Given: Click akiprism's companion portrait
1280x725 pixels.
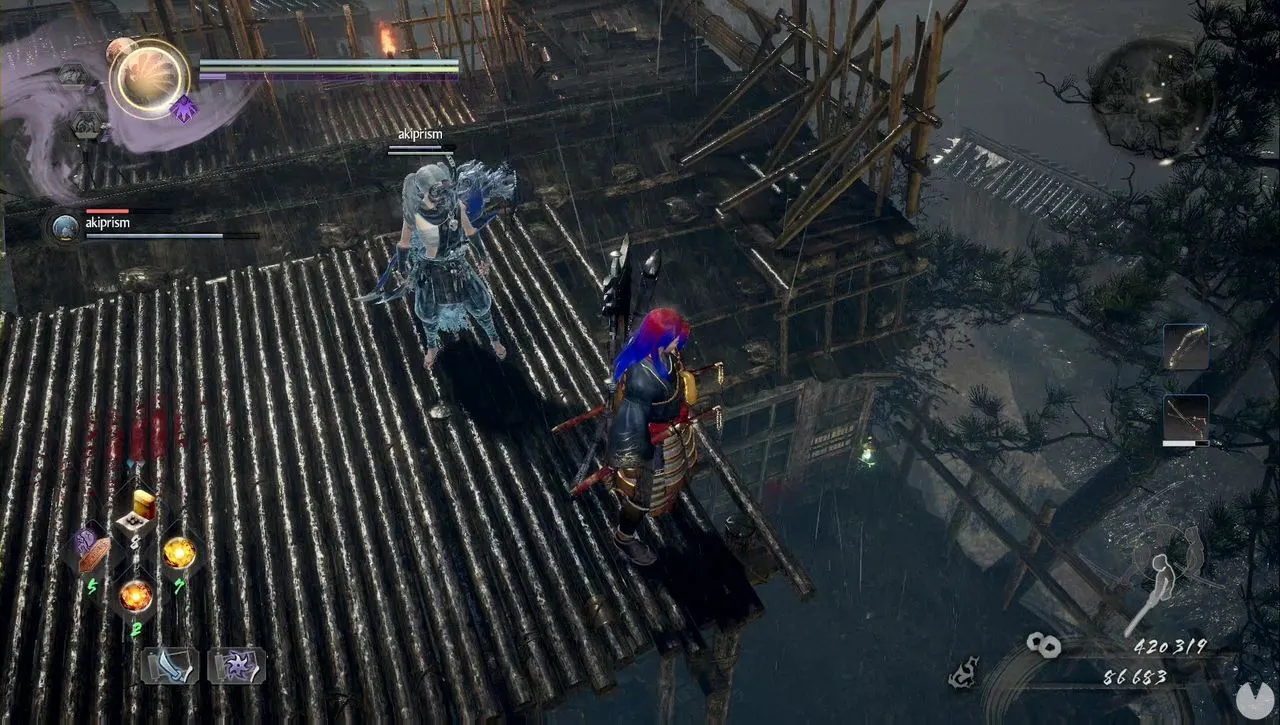Looking at the screenshot, I should pos(64,226).
